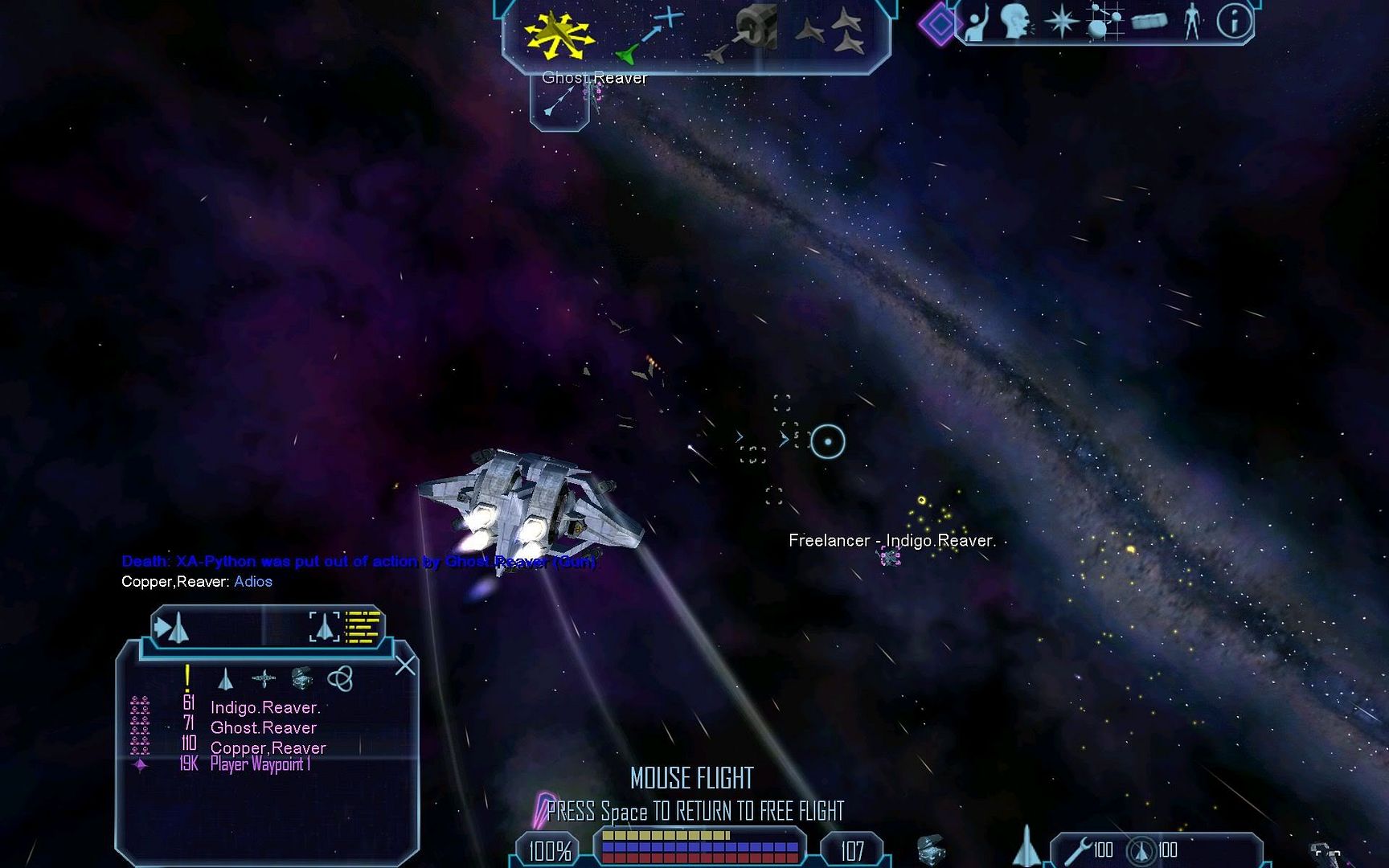Open the waving figure request menu
This screenshot has width=1389, height=868.
(x=977, y=23)
